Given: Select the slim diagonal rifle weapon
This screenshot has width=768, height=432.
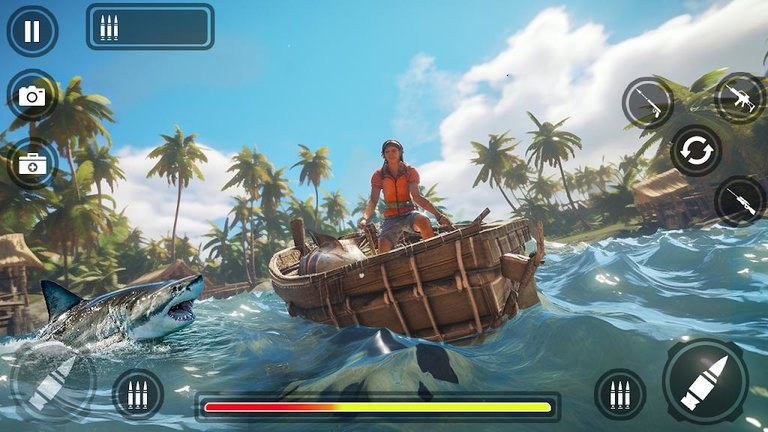Looking at the screenshot, I should 647,103.
